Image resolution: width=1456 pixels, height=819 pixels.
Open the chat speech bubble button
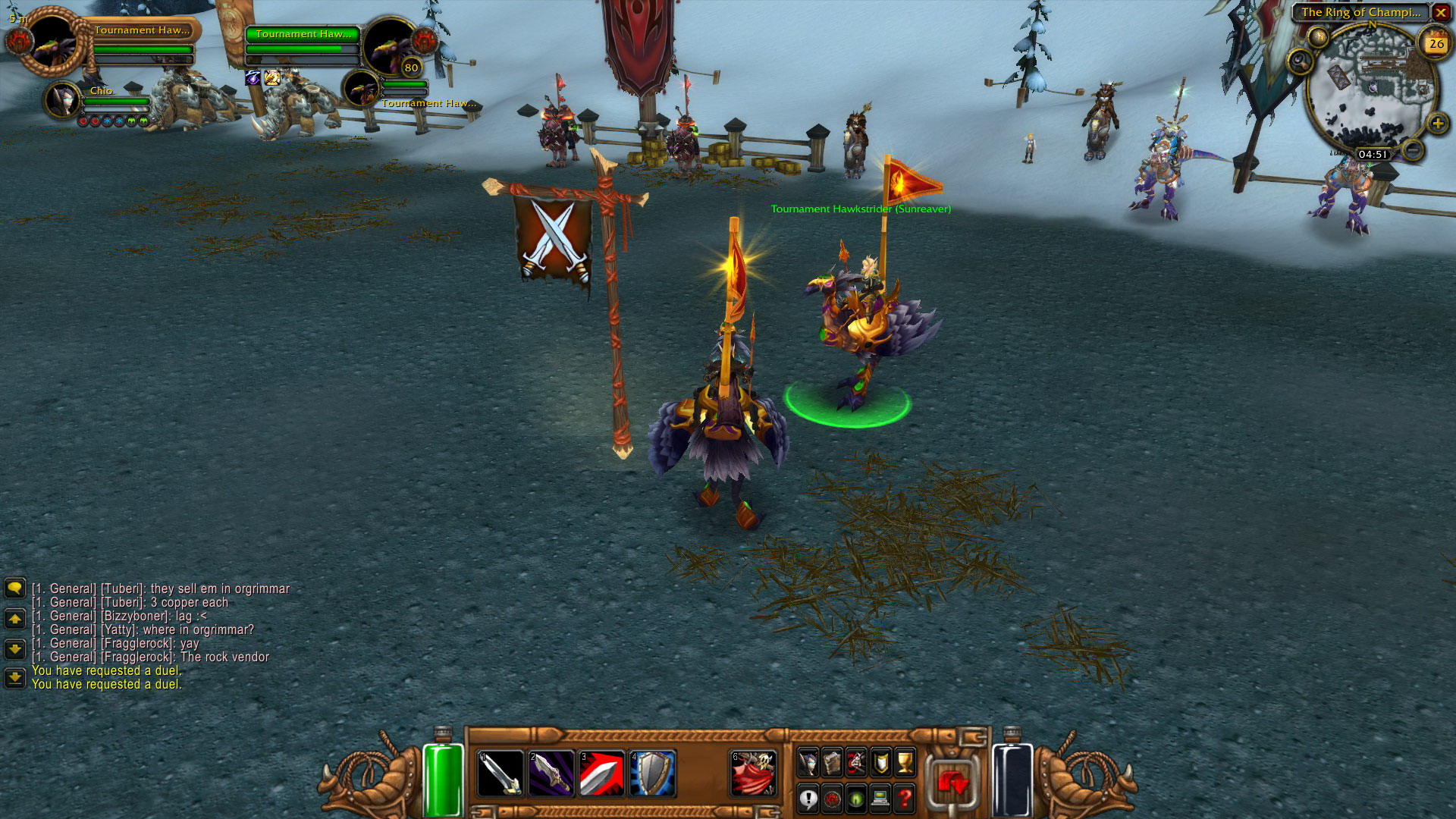click(x=14, y=588)
